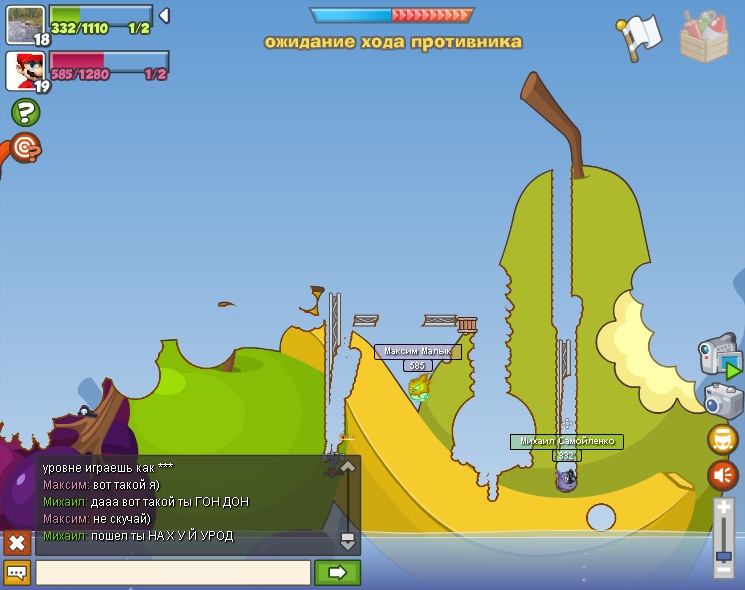This screenshot has width=745, height=590.
Task: Close the chat with the X button
Action: point(17,543)
